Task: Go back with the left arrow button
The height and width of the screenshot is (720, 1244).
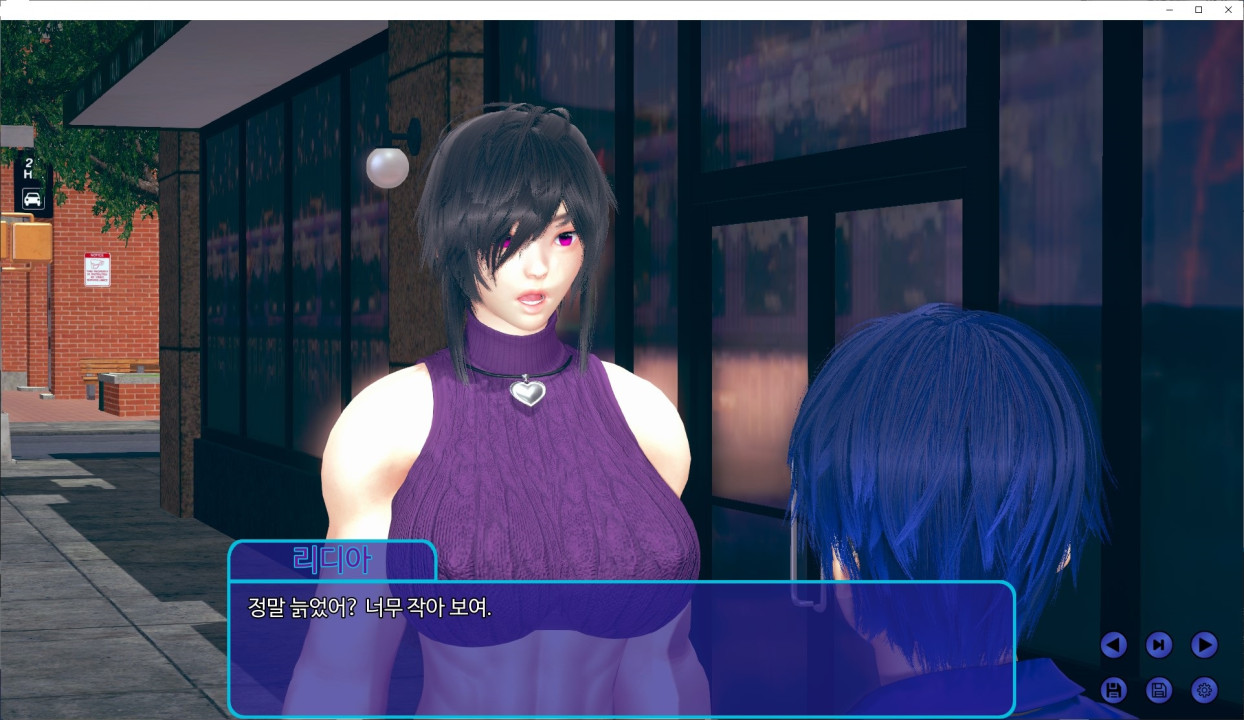Action: click(1113, 645)
